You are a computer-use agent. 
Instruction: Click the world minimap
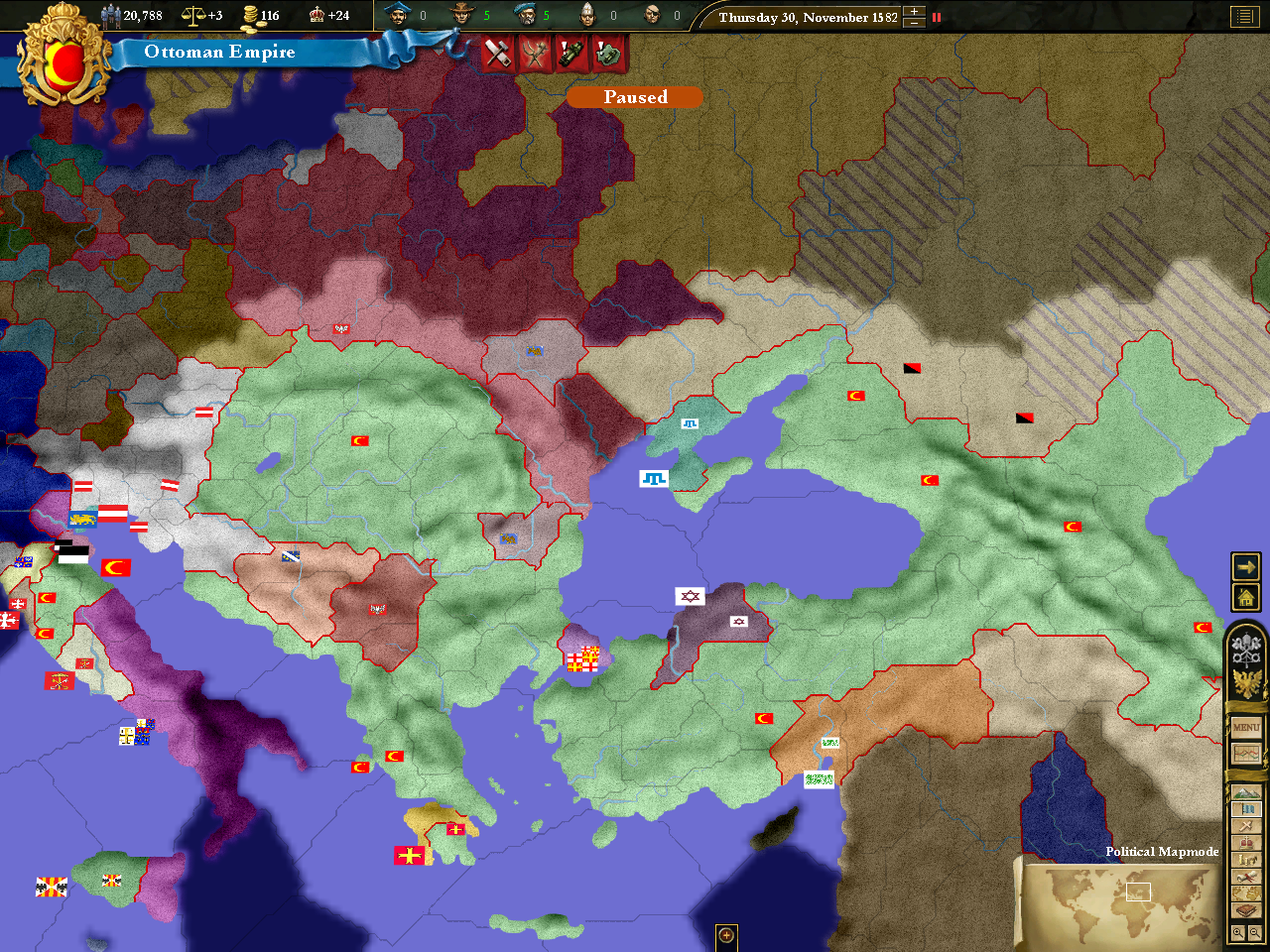[x=1118, y=903]
